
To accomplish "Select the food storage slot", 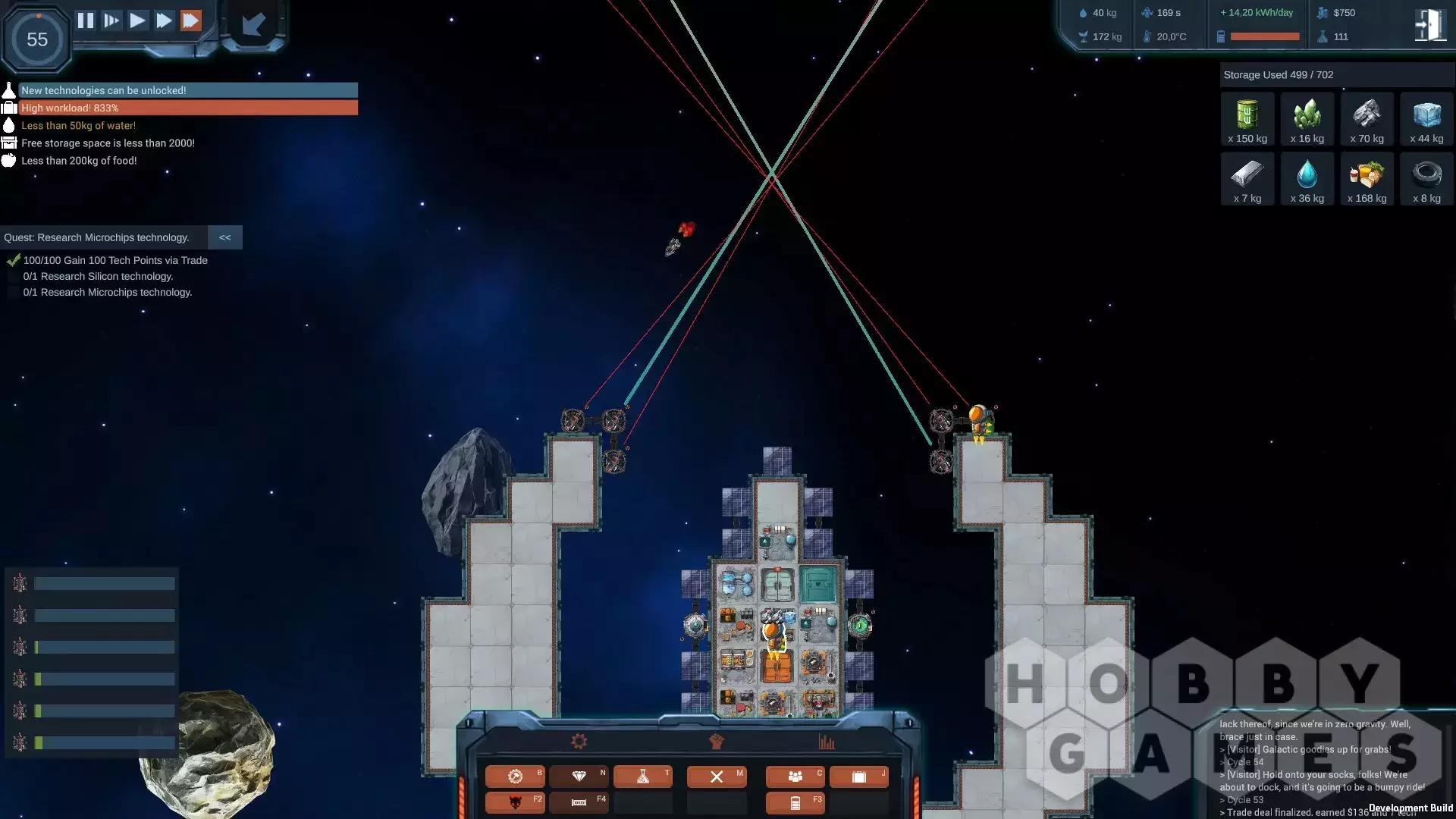I will pyautogui.click(x=1367, y=180).
